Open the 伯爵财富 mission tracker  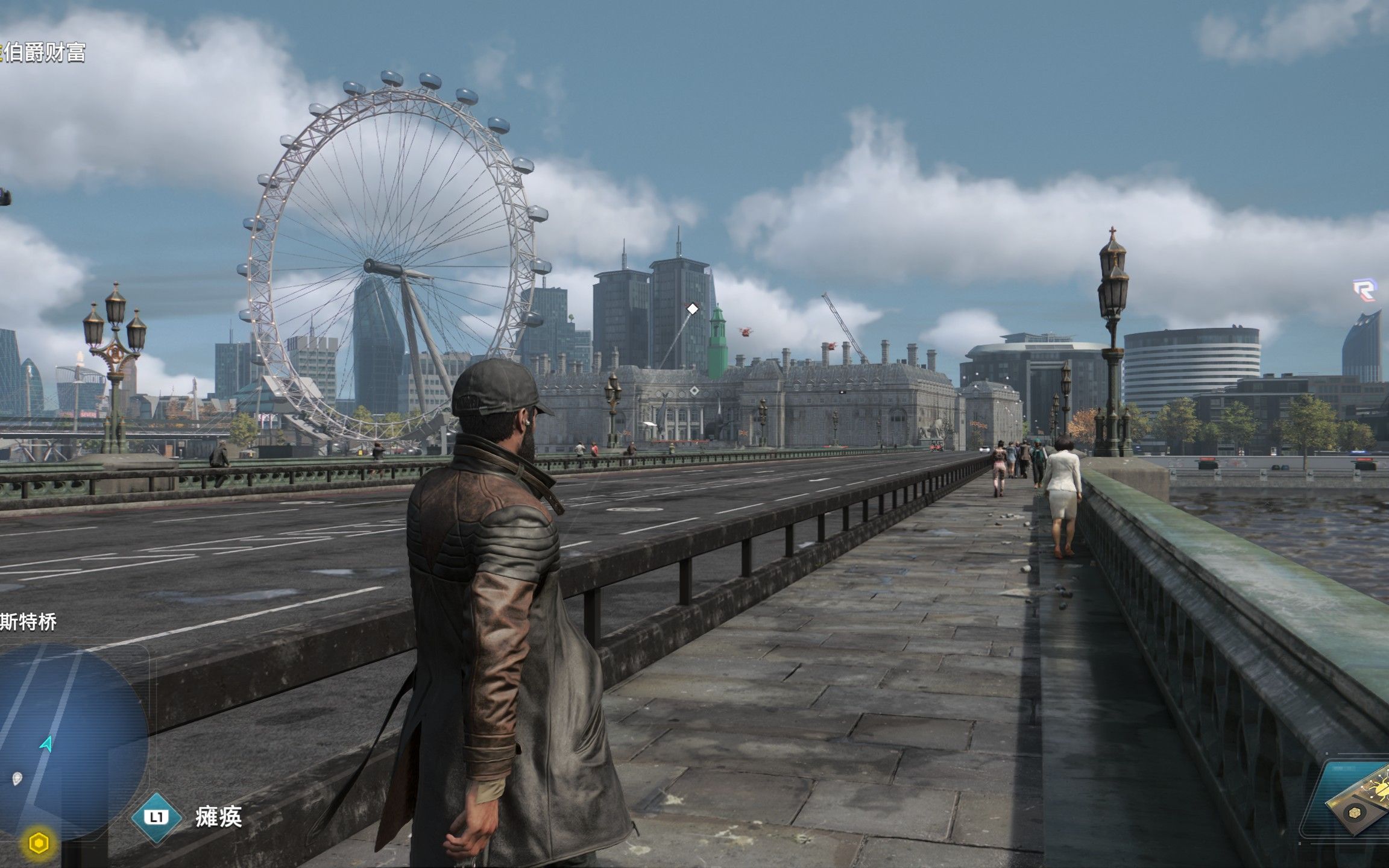coord(43,53)
